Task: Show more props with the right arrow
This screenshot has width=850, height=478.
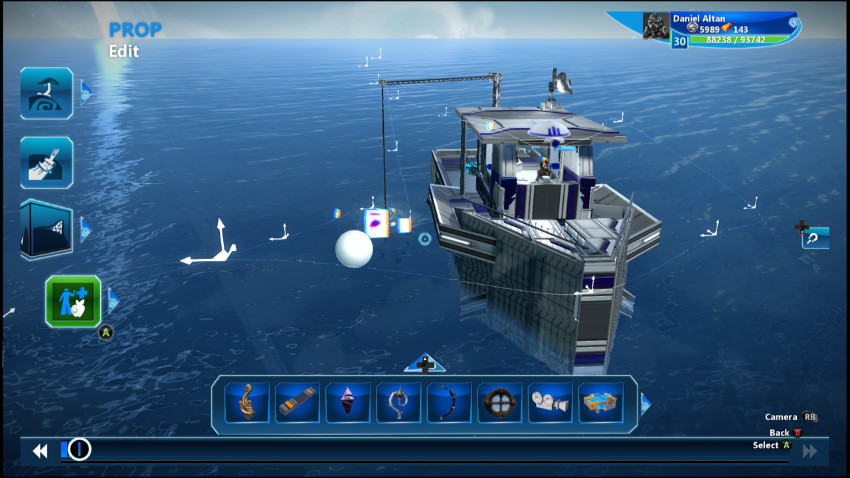Action: (645, 403)
